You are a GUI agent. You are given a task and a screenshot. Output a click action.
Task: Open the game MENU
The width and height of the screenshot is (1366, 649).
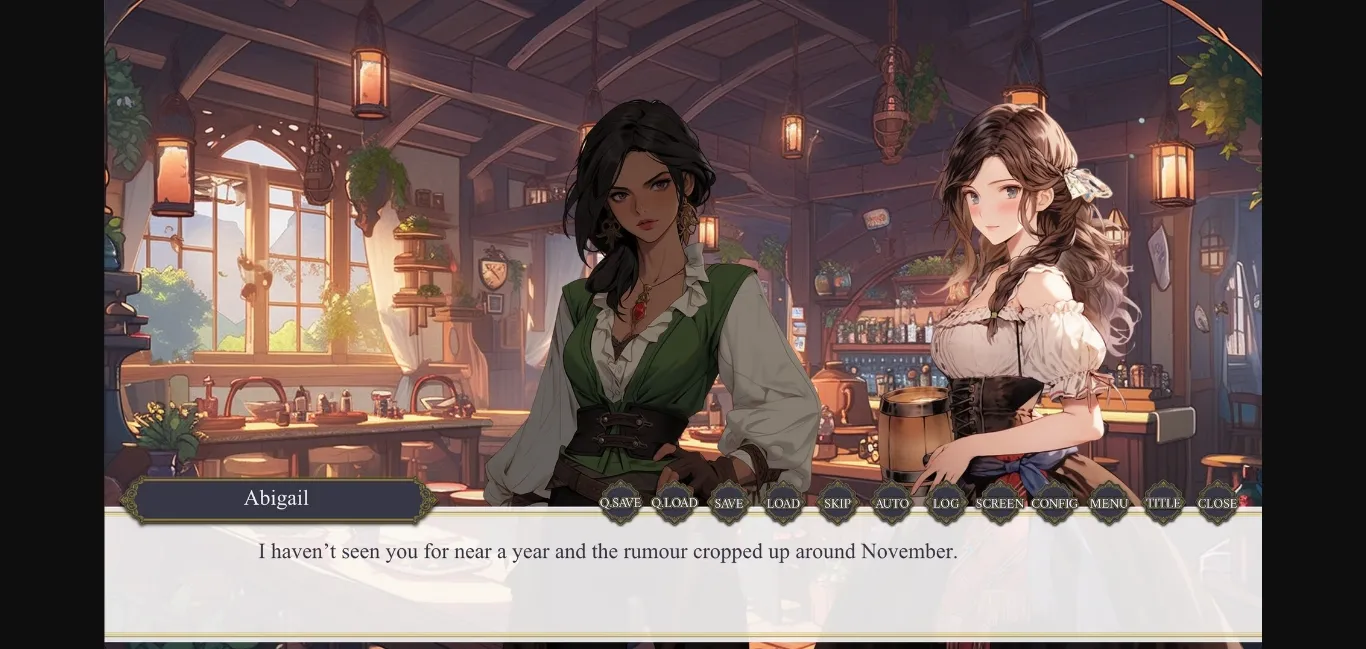tap(1108, 503)
